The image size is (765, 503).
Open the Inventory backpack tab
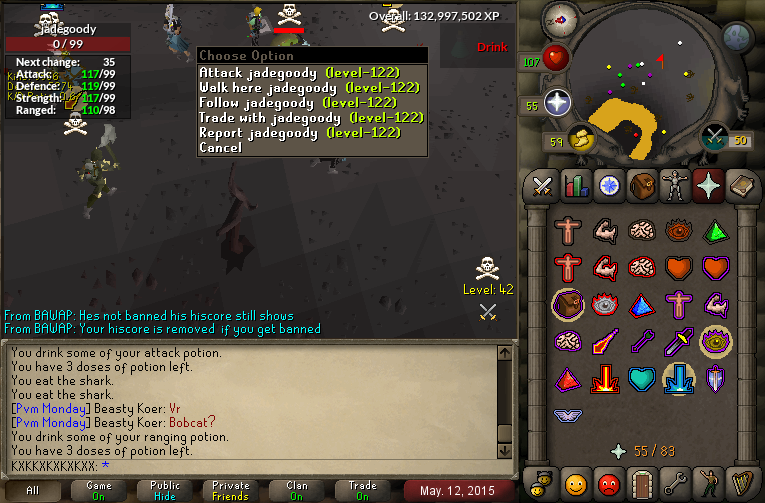pos(641,186)
